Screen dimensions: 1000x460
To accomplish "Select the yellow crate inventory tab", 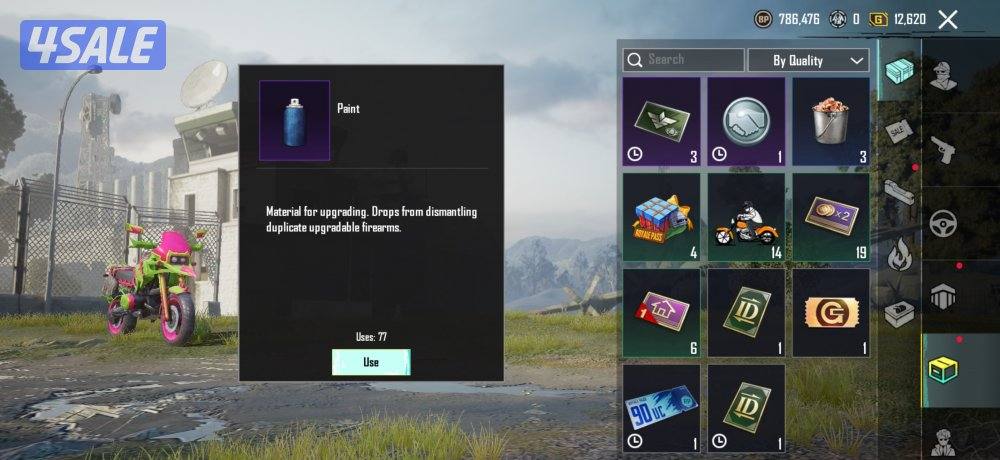I will [x=940, y=370].
